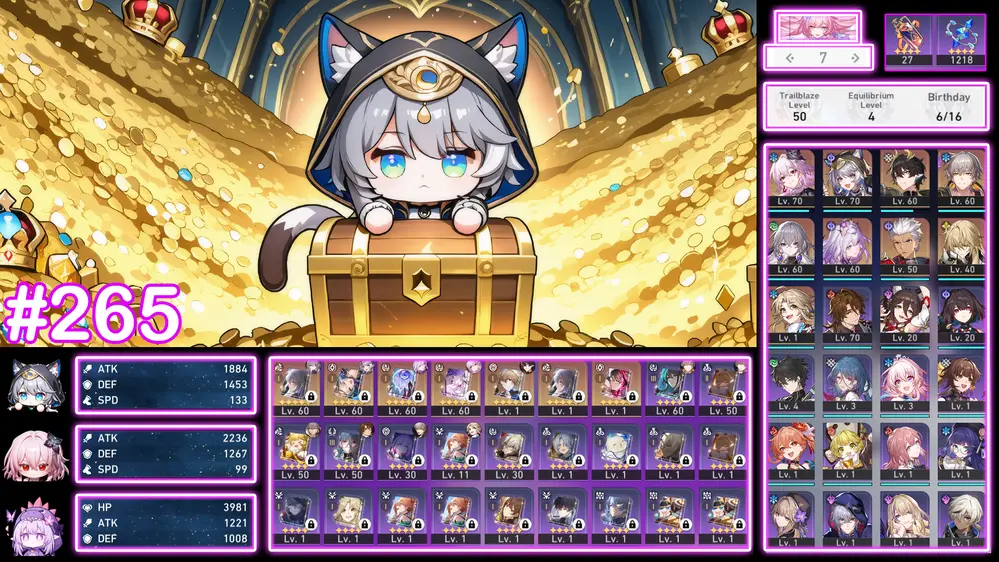
Task: Choose the blonde Lv. 40 character portrait
Action: pyautogui.click(x=962, y=246)
